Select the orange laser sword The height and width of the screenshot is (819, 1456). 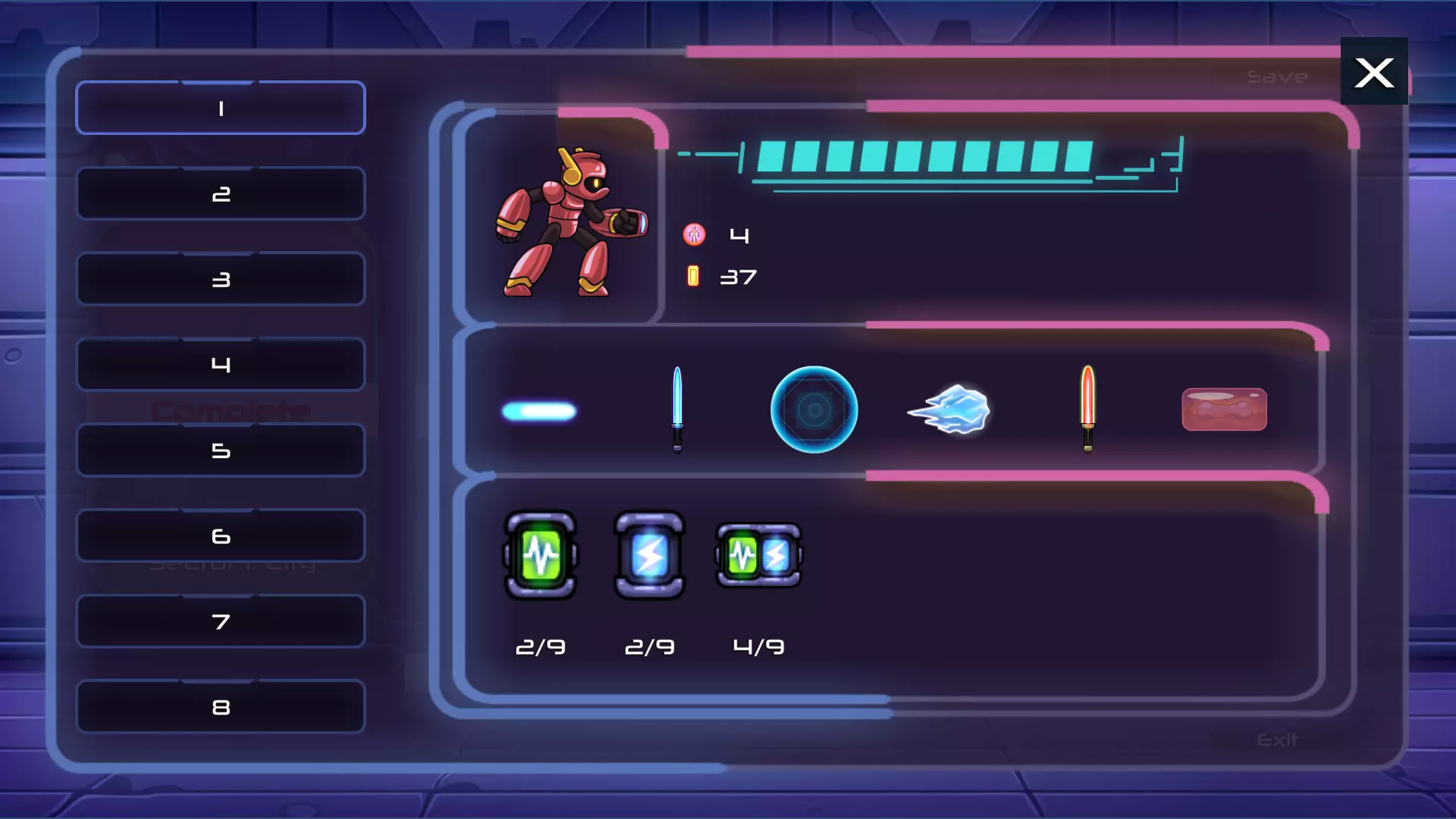(x=1087, y=408)
